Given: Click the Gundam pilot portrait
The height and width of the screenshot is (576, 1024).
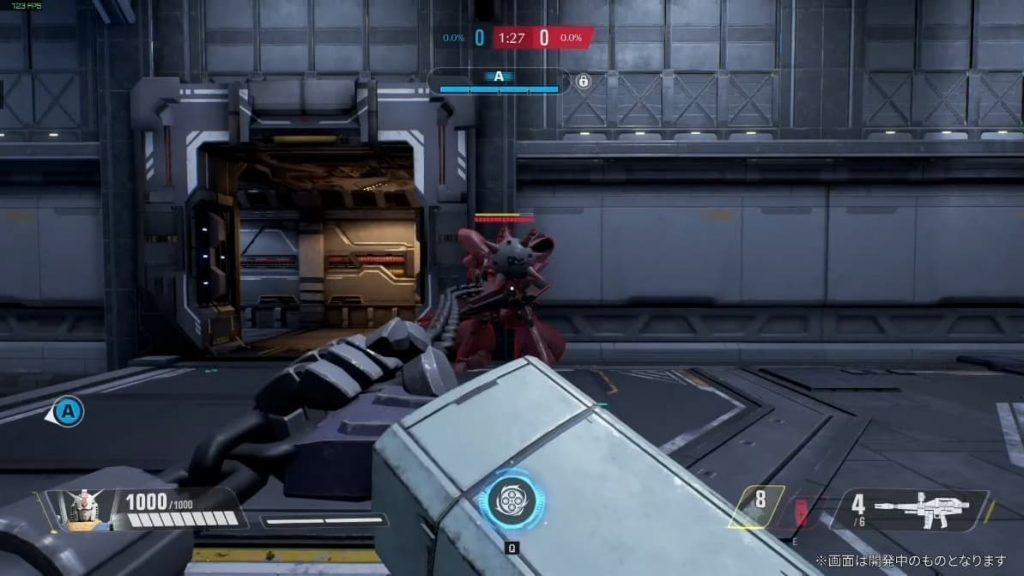Looking at the screenshot, I should coord(86,508).
